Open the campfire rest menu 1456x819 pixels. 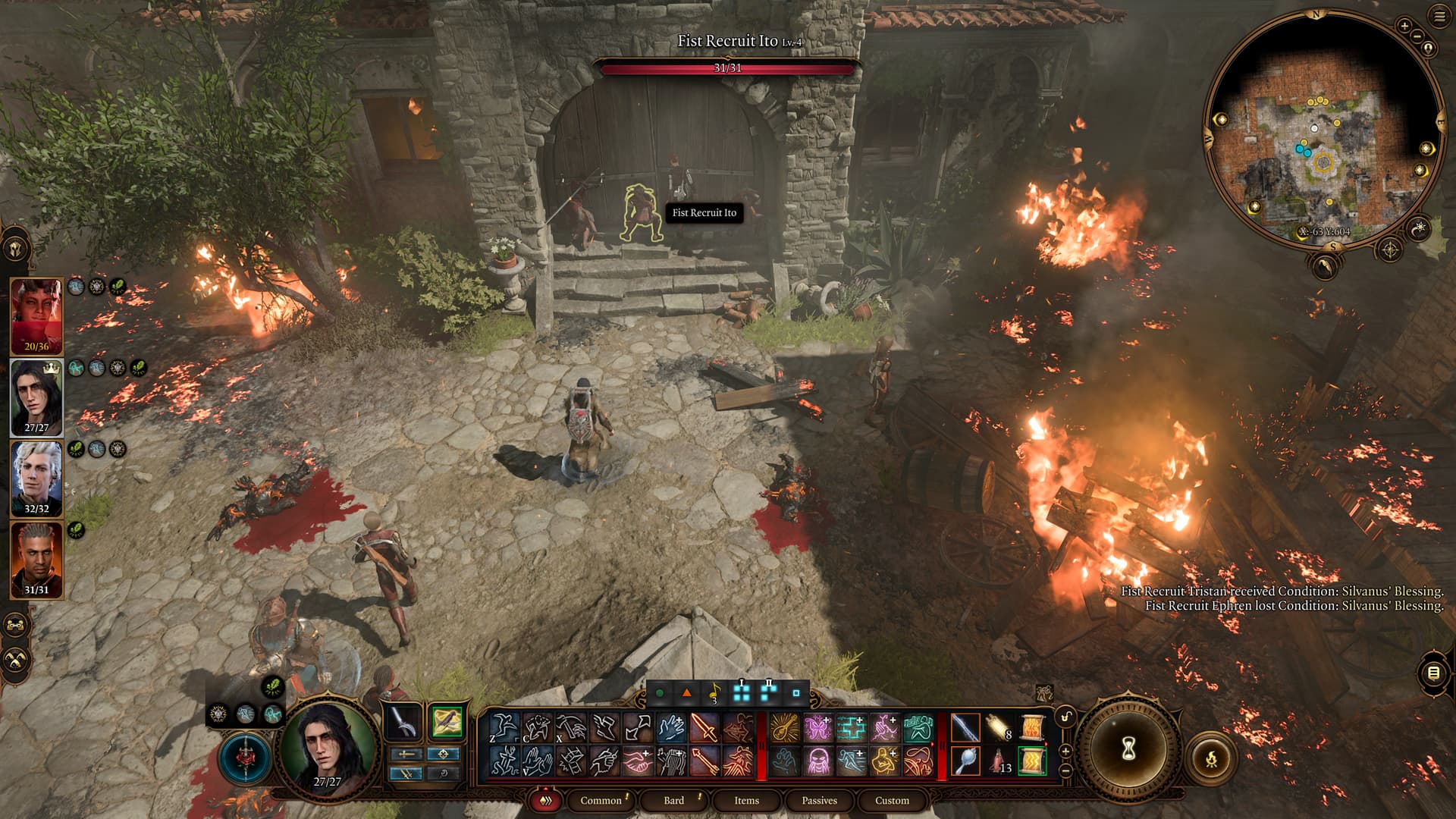click(1211, 758)
